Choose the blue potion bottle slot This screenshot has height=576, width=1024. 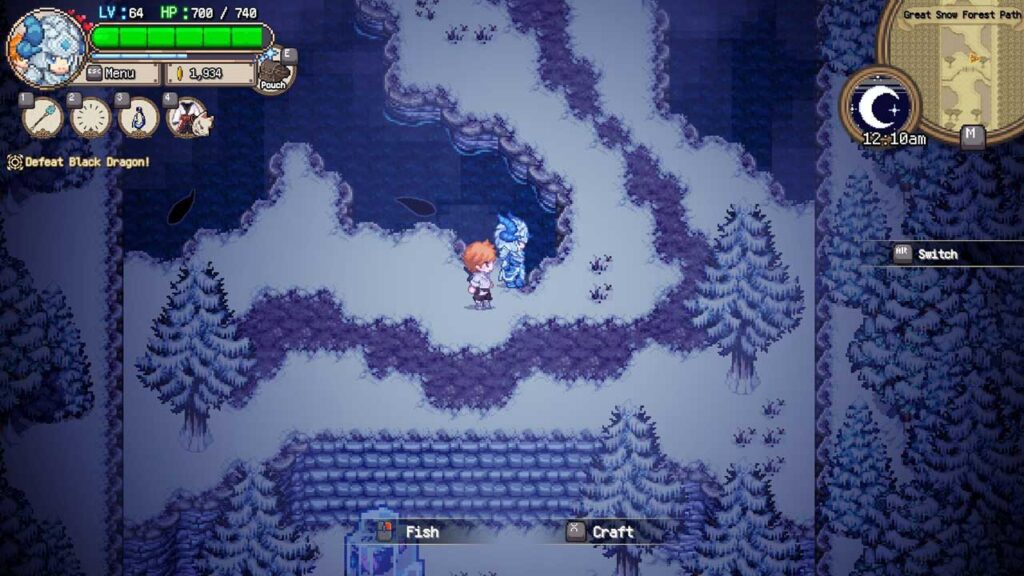pyautogui.click(x=139, y=117)
